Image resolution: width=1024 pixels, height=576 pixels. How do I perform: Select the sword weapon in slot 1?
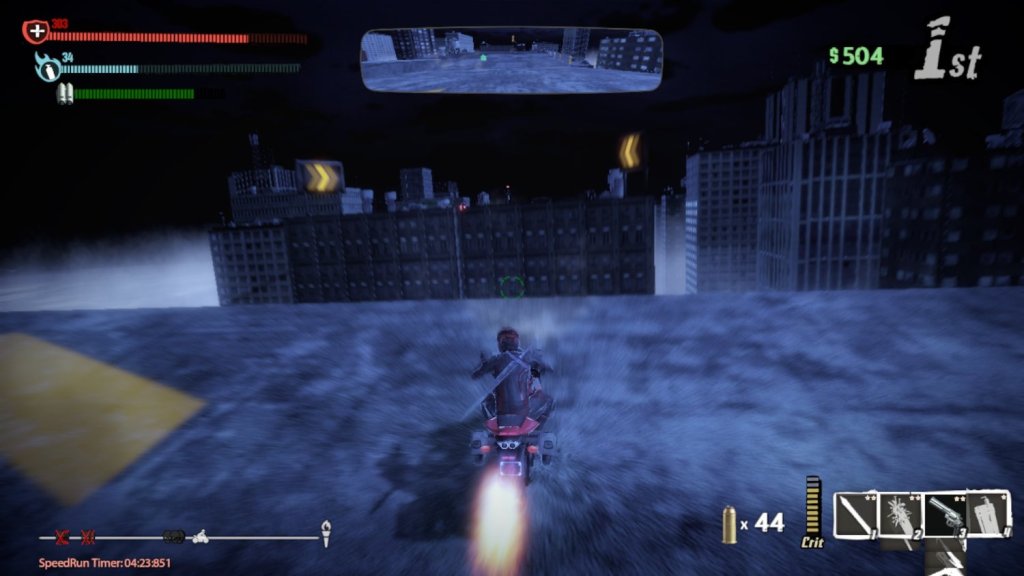coord(854,515)
